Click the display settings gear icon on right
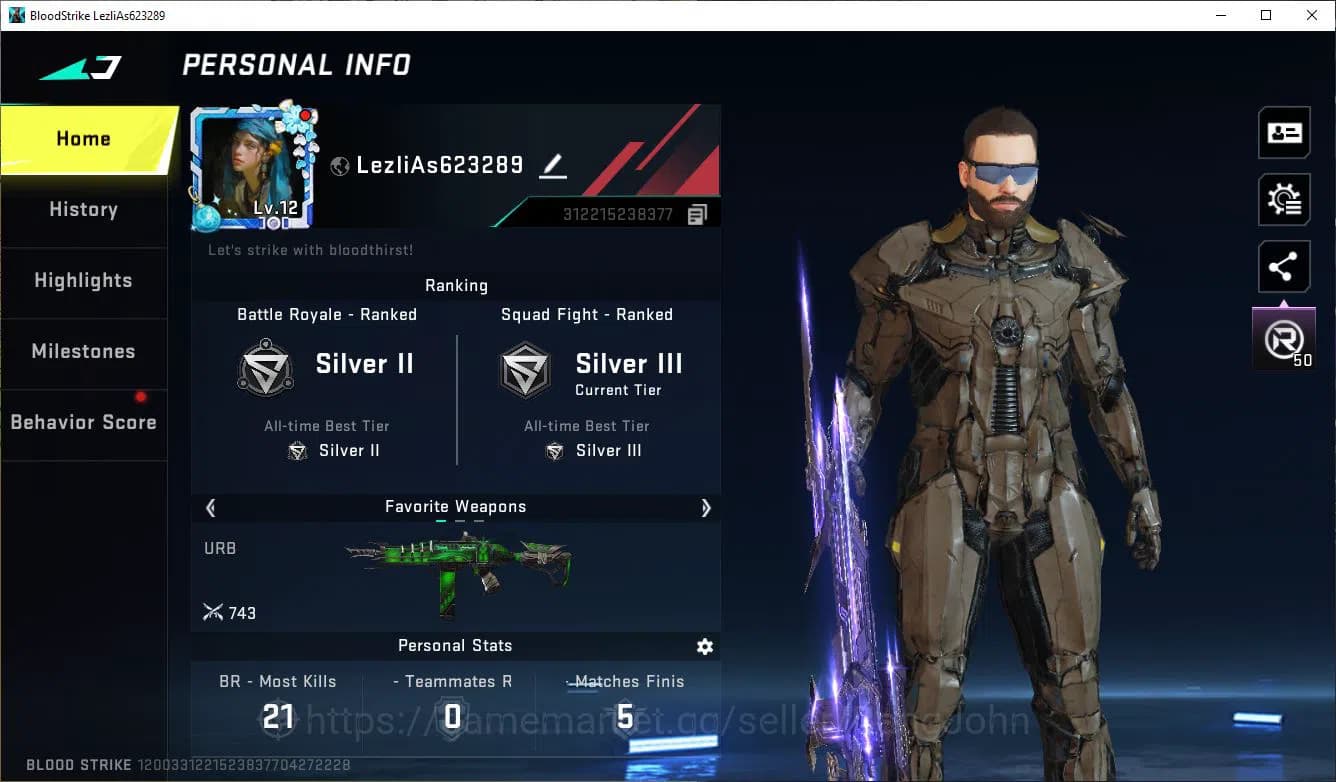 click(x=1284, y=199)
